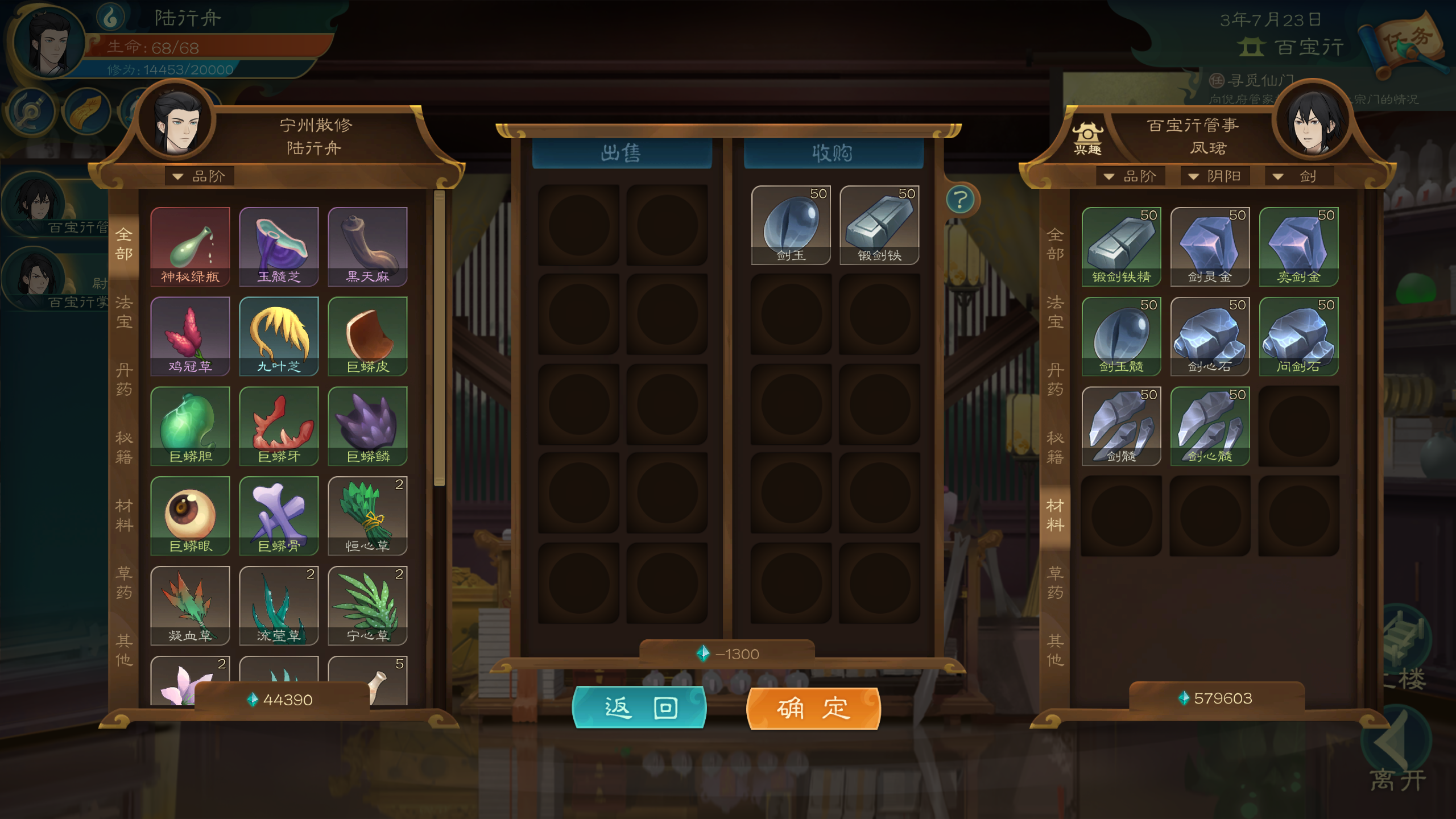Open the merchant's 阴阳 filter dropdown
1456x819 pixels.
[1215, 176]
